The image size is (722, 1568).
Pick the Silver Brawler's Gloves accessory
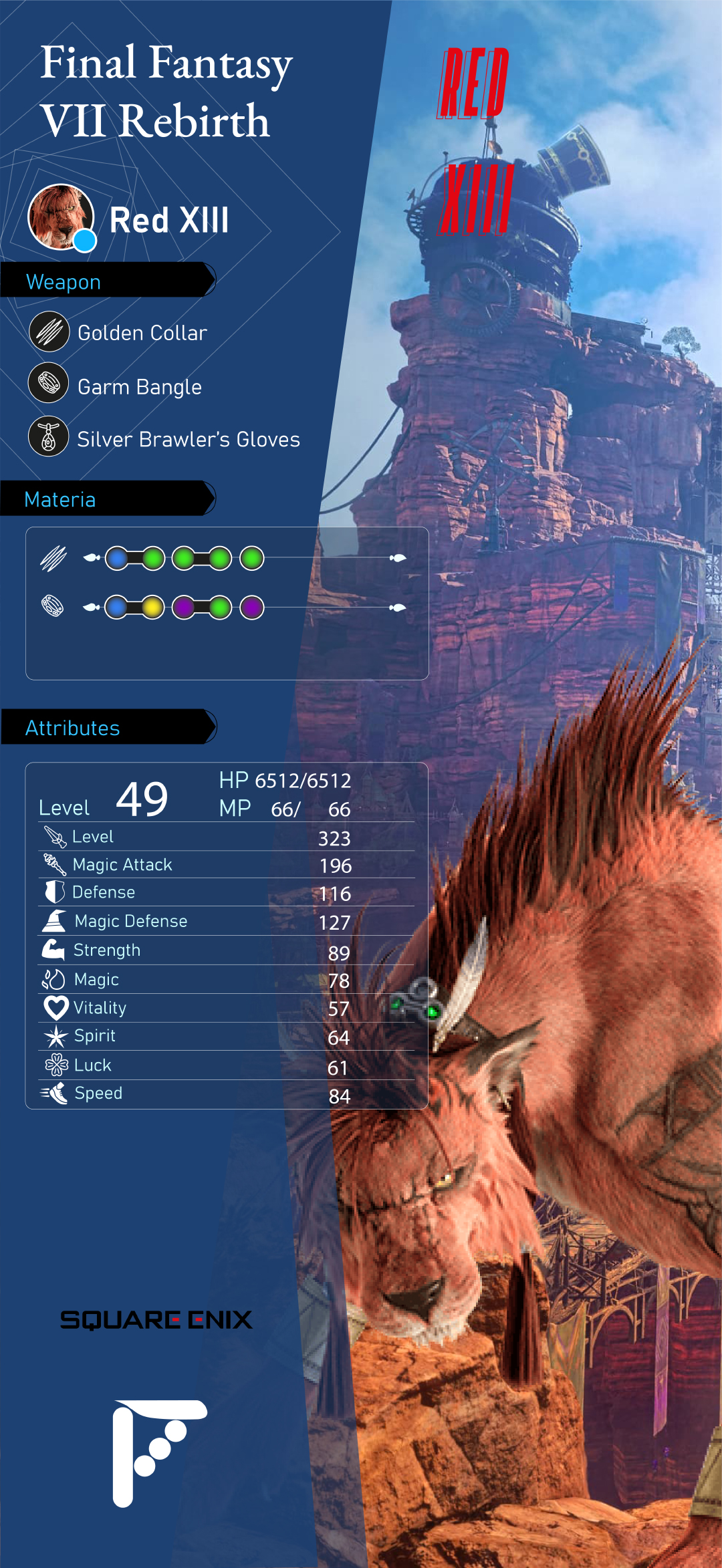point(188,439)
